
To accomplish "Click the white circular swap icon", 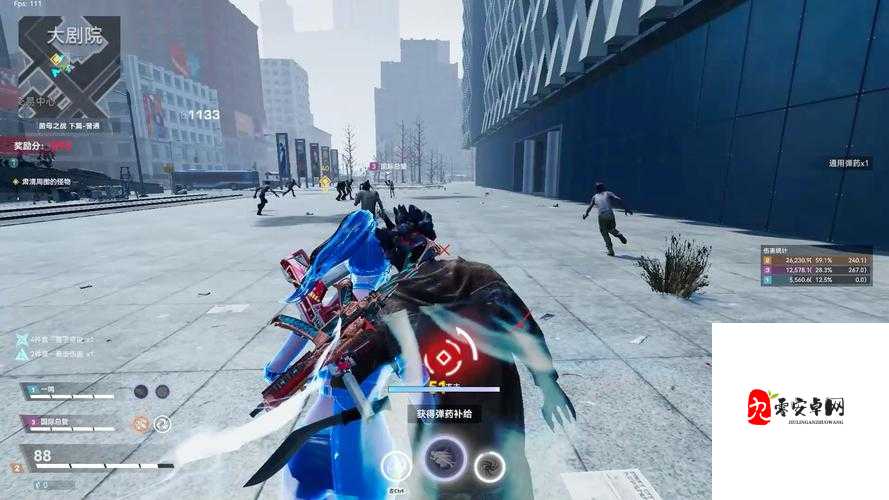I will 162,423.
